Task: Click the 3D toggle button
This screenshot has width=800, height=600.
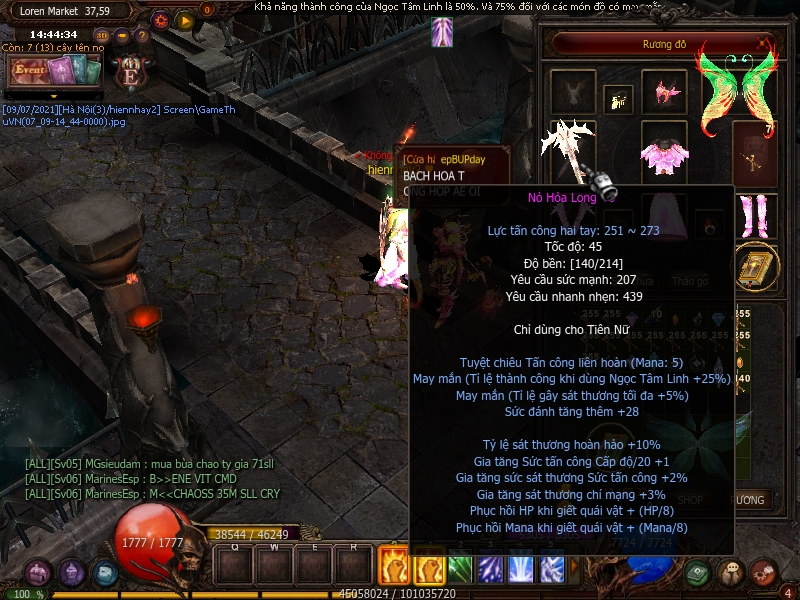Action: (x=100, y=36)
